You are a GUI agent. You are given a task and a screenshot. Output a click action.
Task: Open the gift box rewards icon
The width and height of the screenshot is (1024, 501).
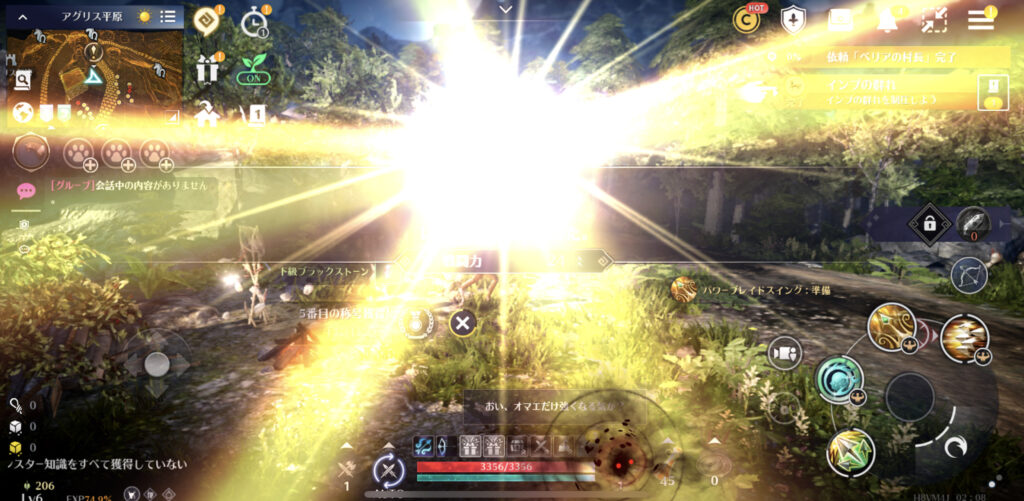pos(208,69)
